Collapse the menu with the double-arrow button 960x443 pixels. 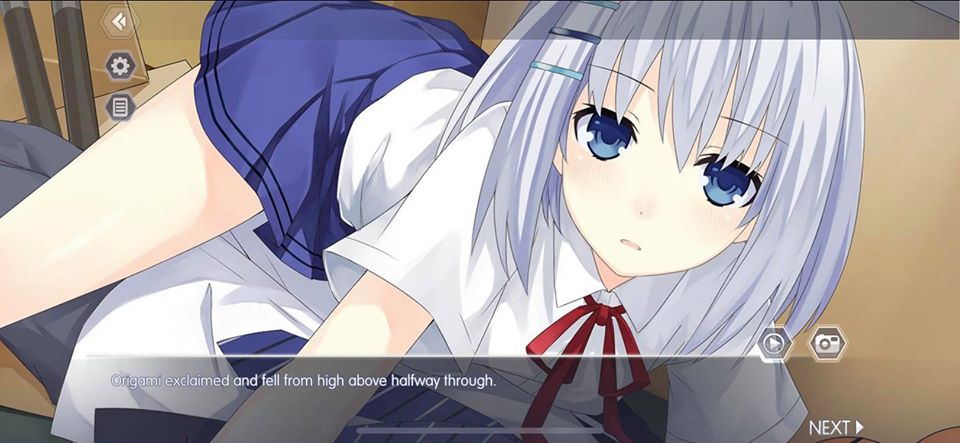pos(120,22)
